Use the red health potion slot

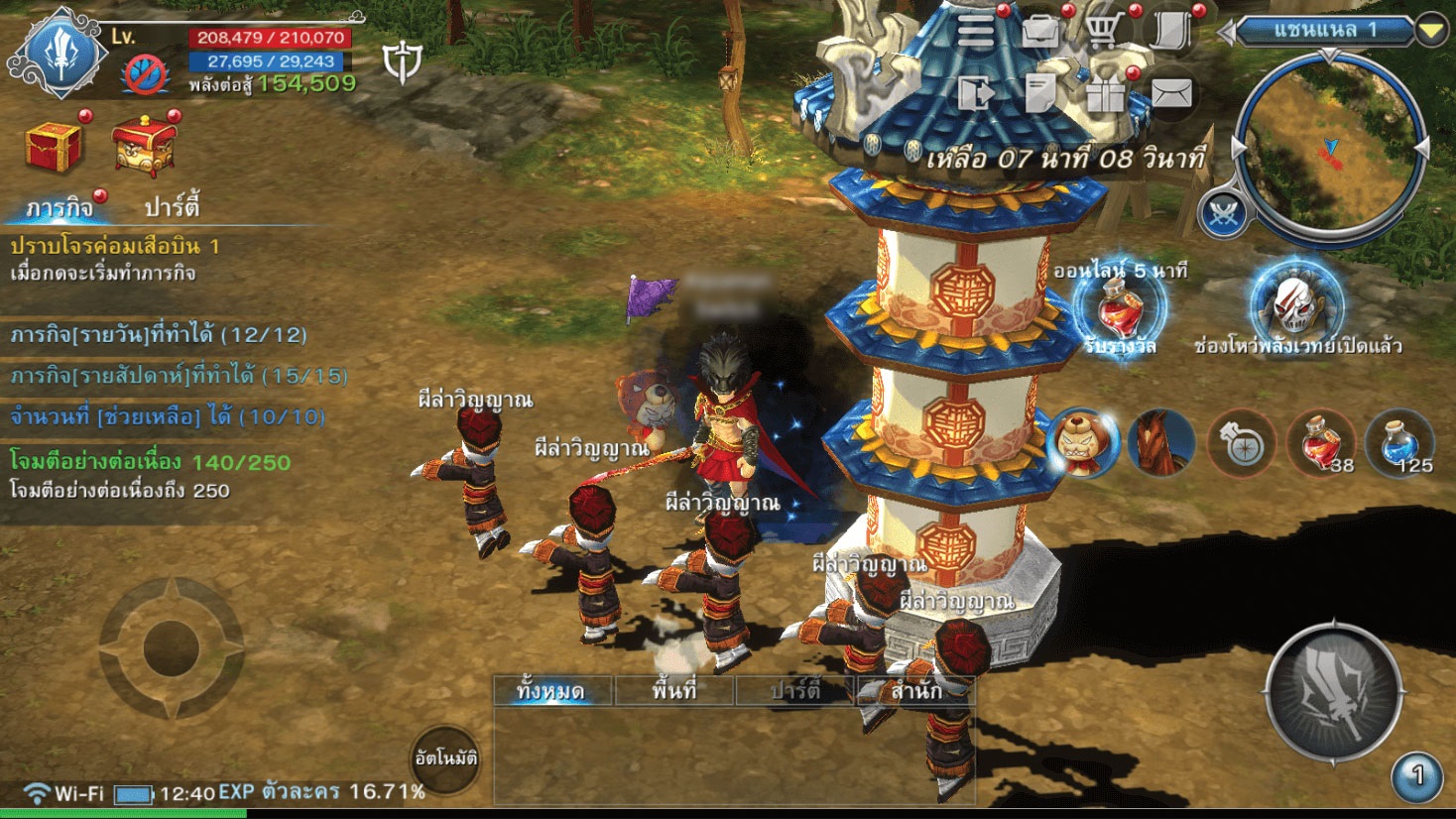pyautogui.click(x=1319, y=443)
